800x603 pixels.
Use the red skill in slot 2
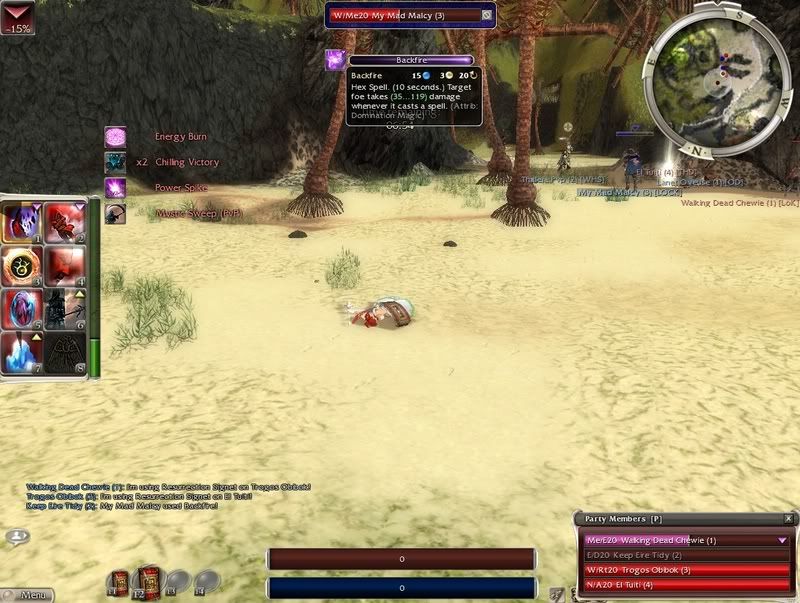pos(66,223)
